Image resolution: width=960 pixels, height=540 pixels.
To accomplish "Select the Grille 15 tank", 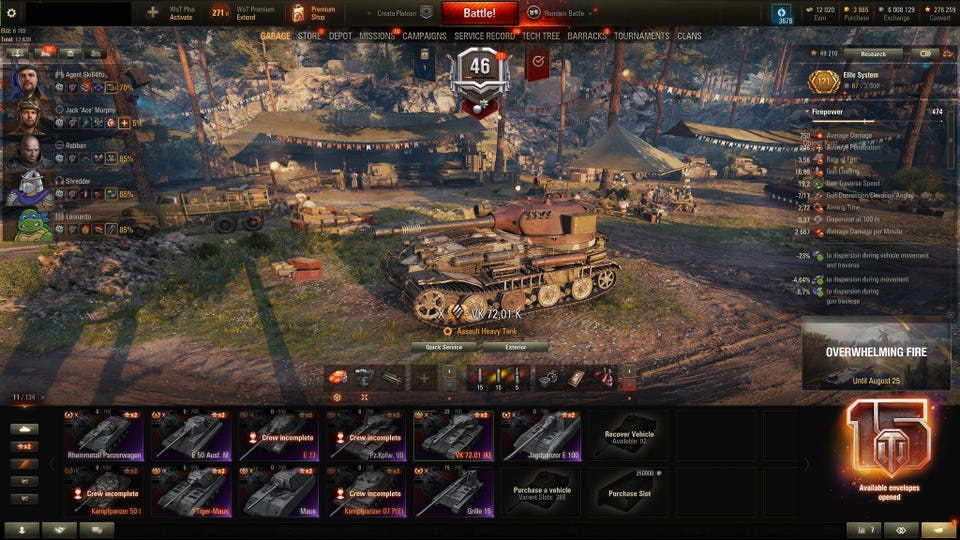I will click(453, 490).
